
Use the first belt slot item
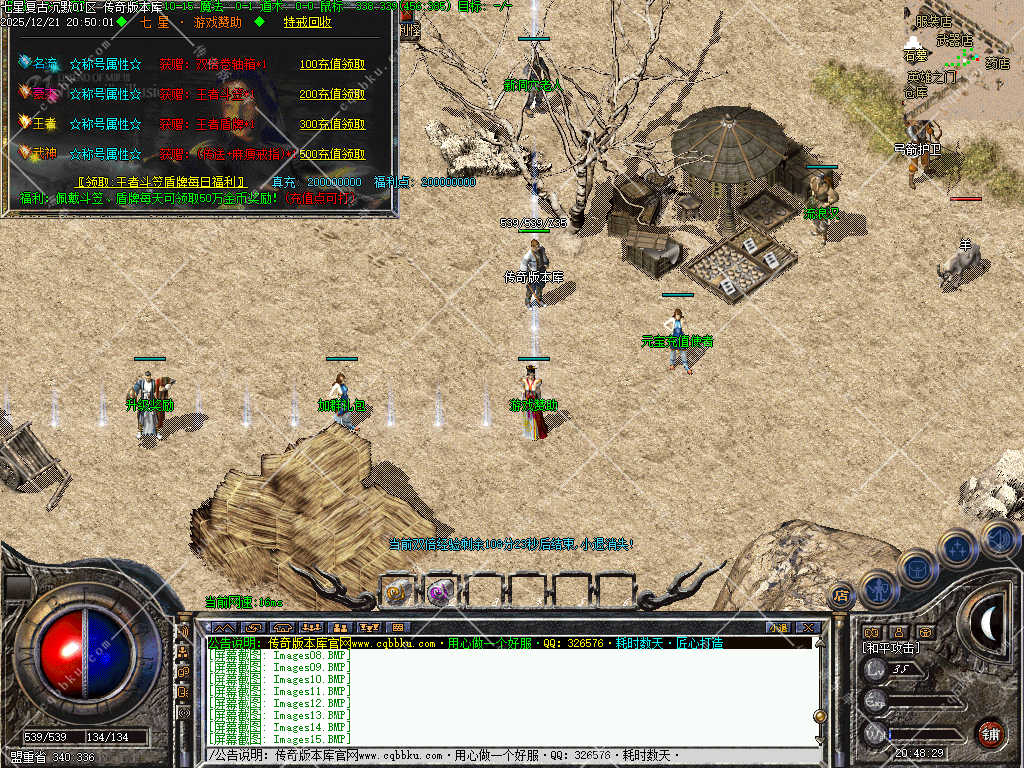click(398, 592)
